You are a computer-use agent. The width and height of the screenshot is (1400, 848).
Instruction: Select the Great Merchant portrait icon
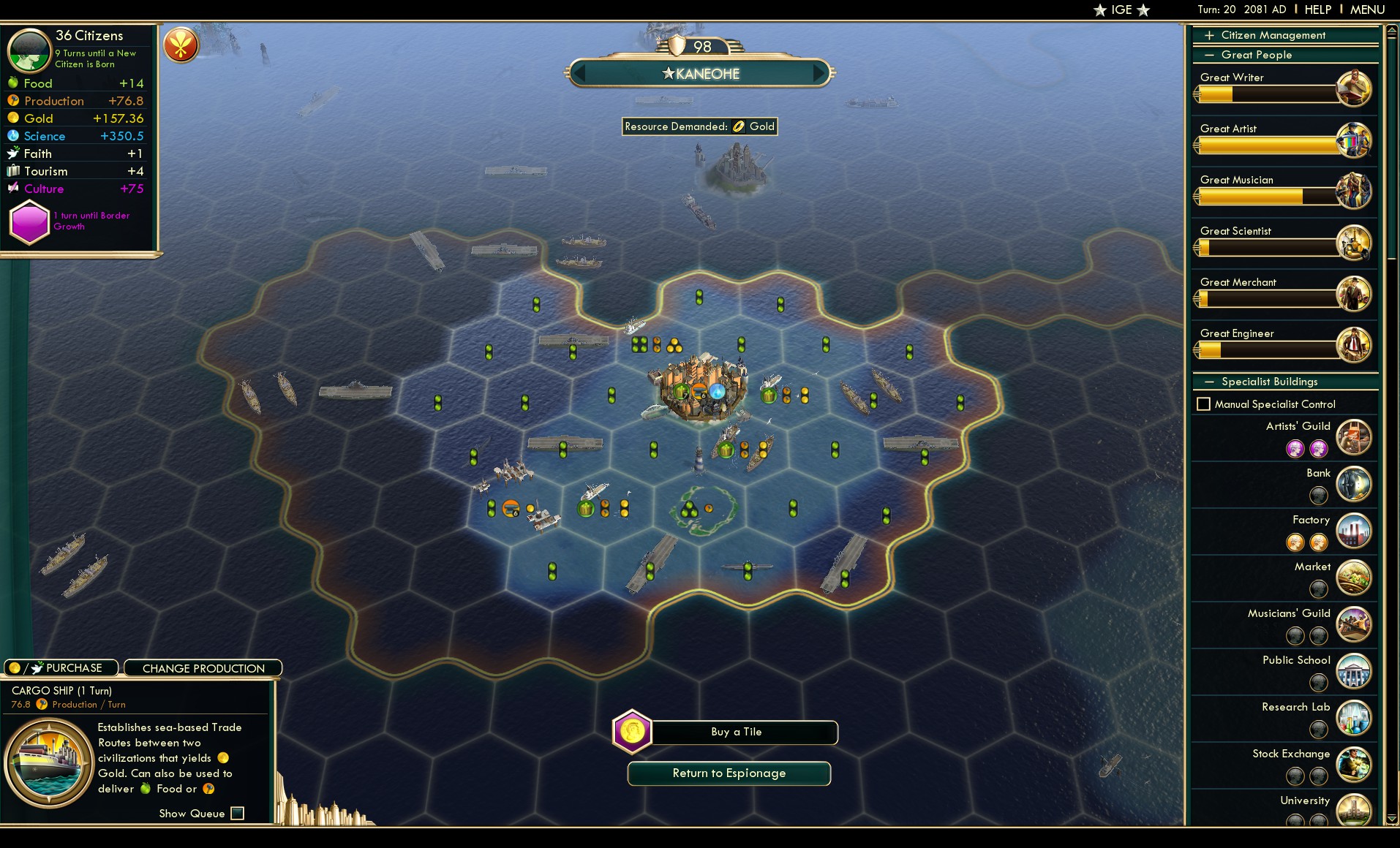(1354, 292)
